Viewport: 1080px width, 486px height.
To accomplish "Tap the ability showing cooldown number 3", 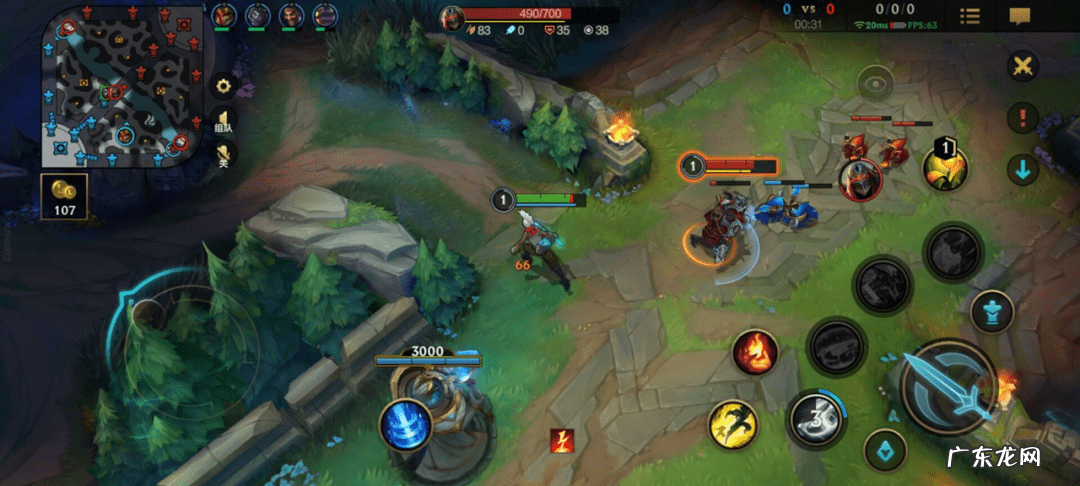I will [x=815, y=418].
